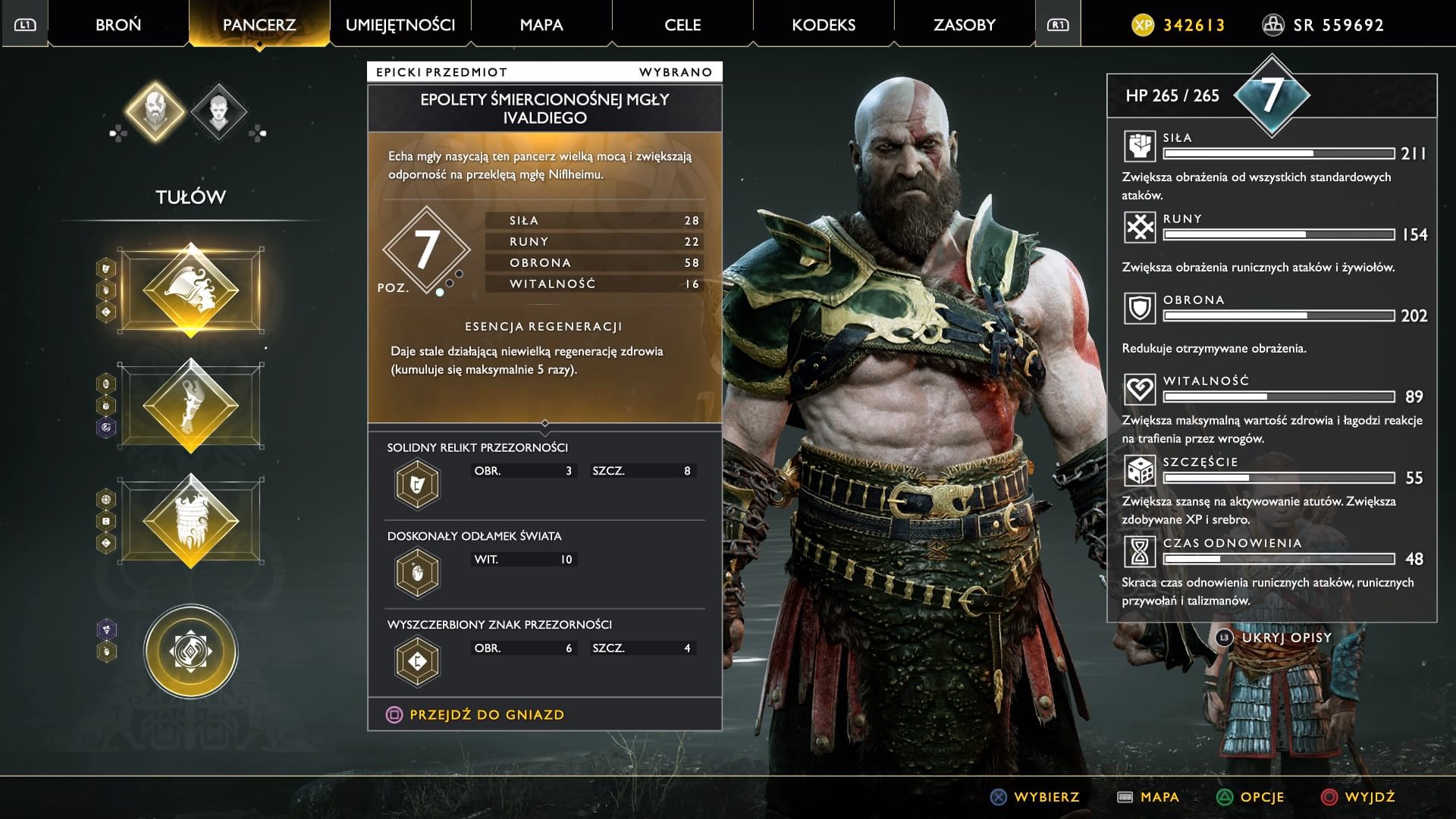
Task: Switch to Atreus character portrait
Action: tap(218, 111)
